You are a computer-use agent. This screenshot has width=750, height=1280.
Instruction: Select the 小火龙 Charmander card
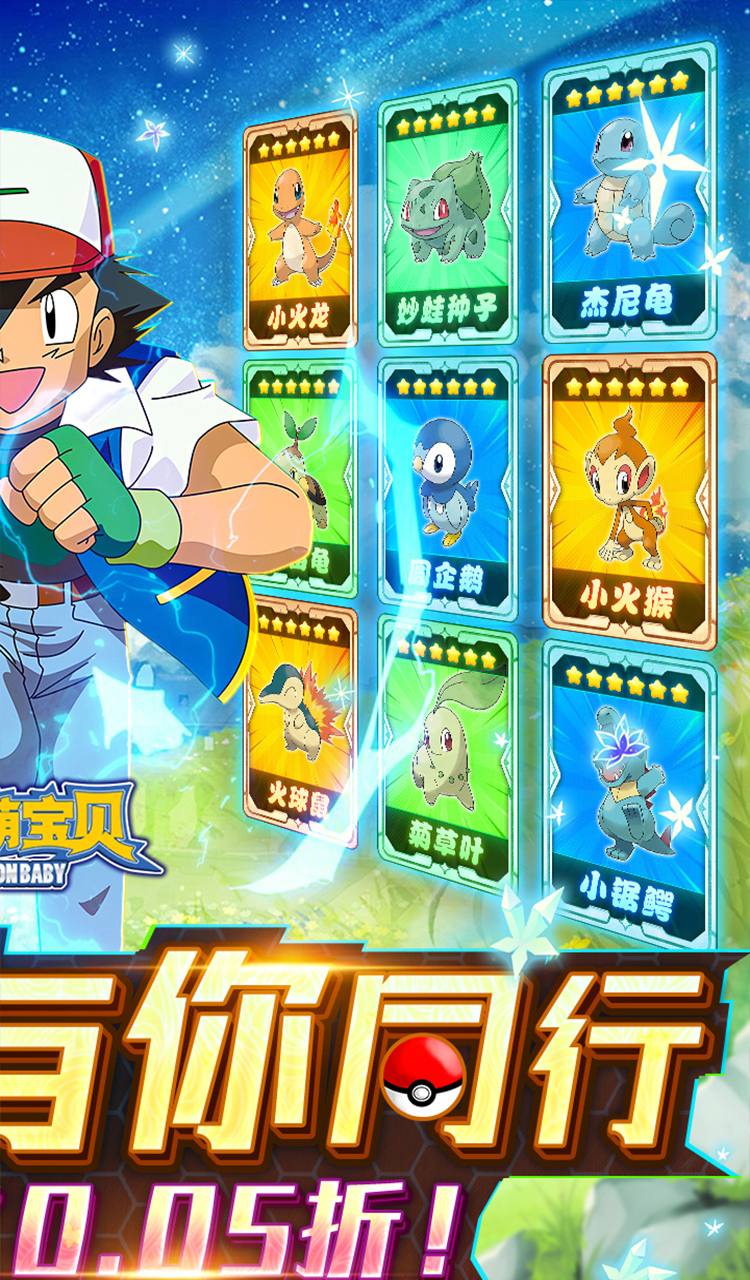[x=300, y=230]
